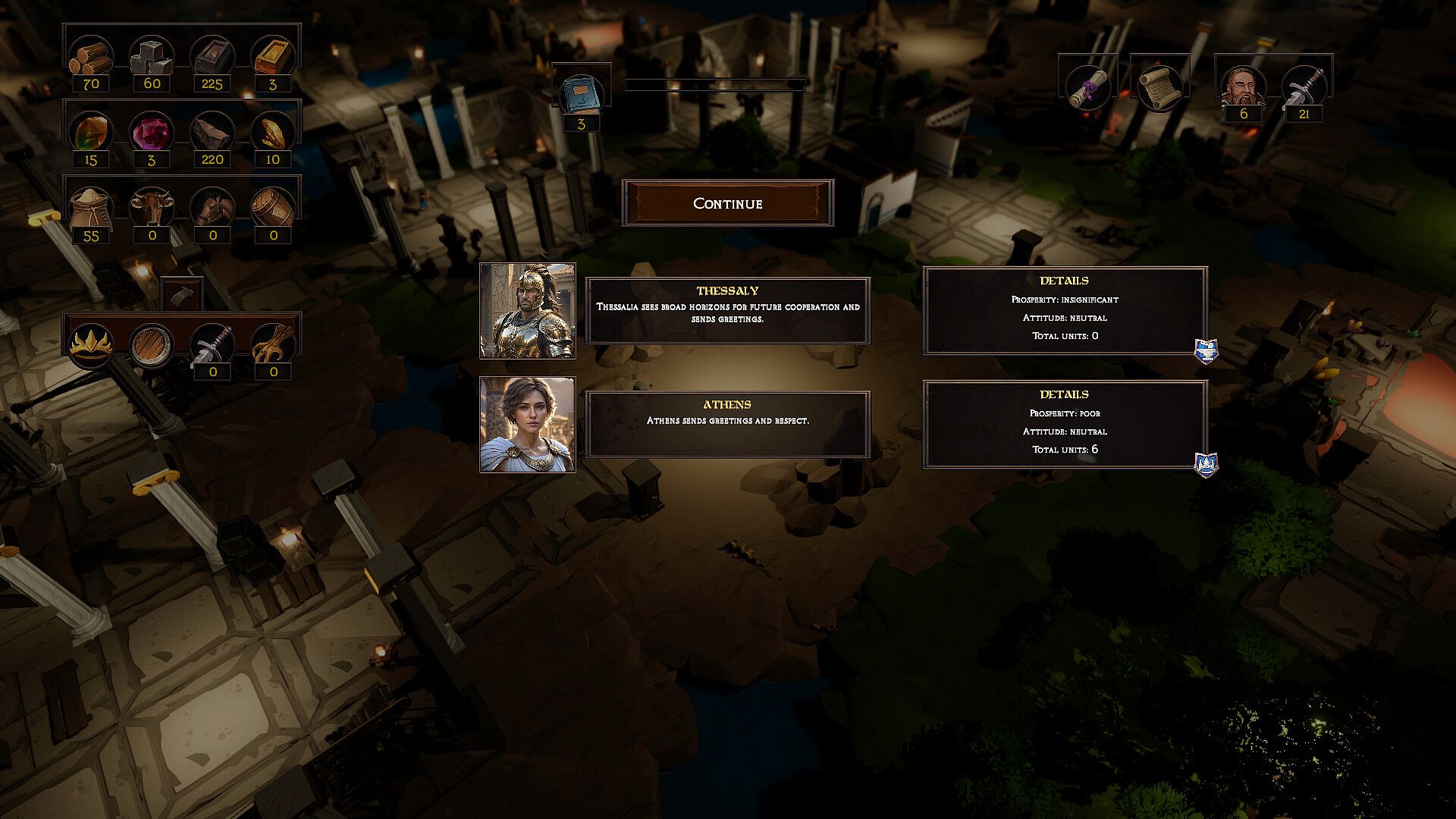Click the sword icon beside the bearded man

(1304, 86)
